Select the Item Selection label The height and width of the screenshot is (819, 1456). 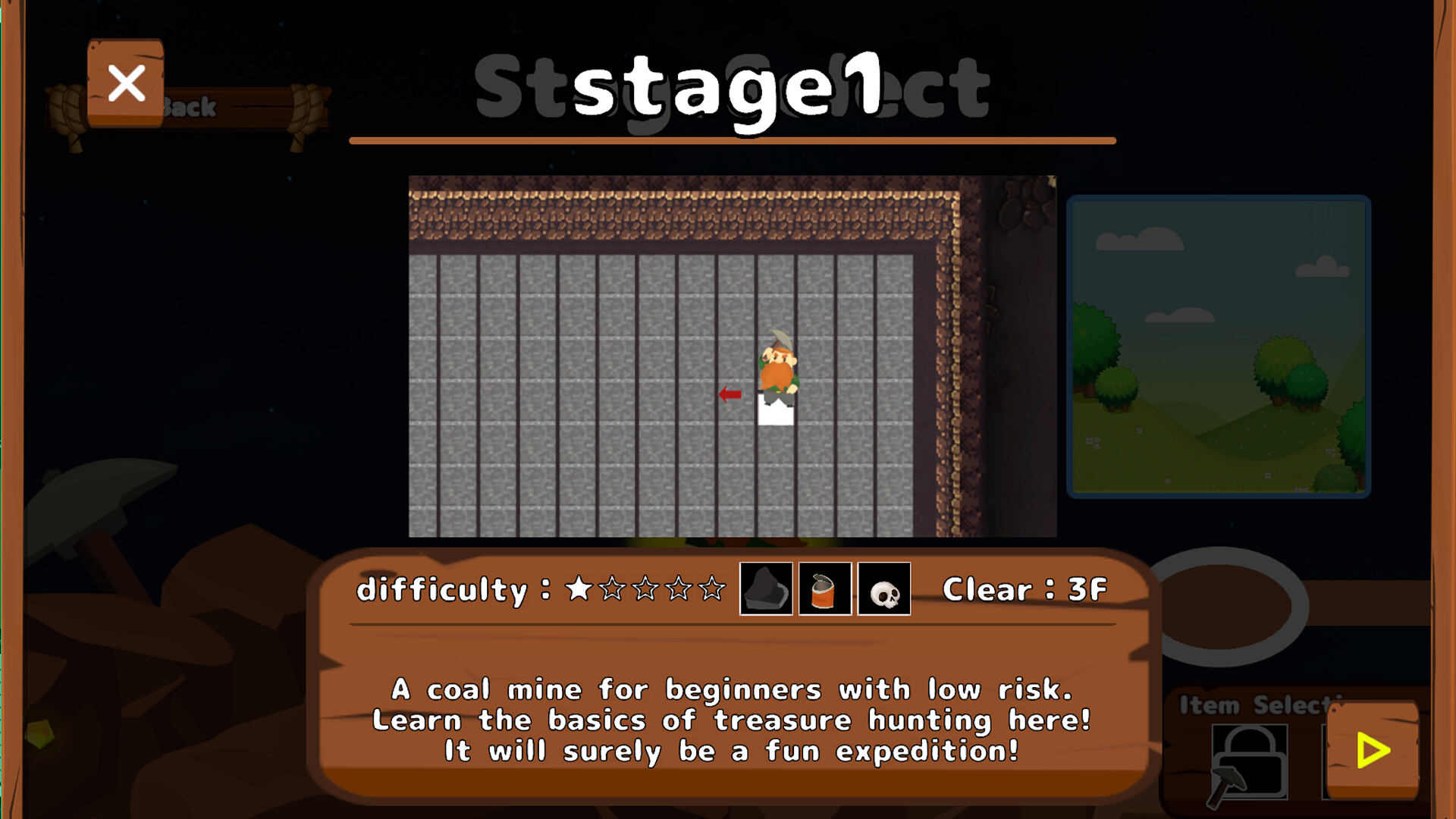(1255, 705)
